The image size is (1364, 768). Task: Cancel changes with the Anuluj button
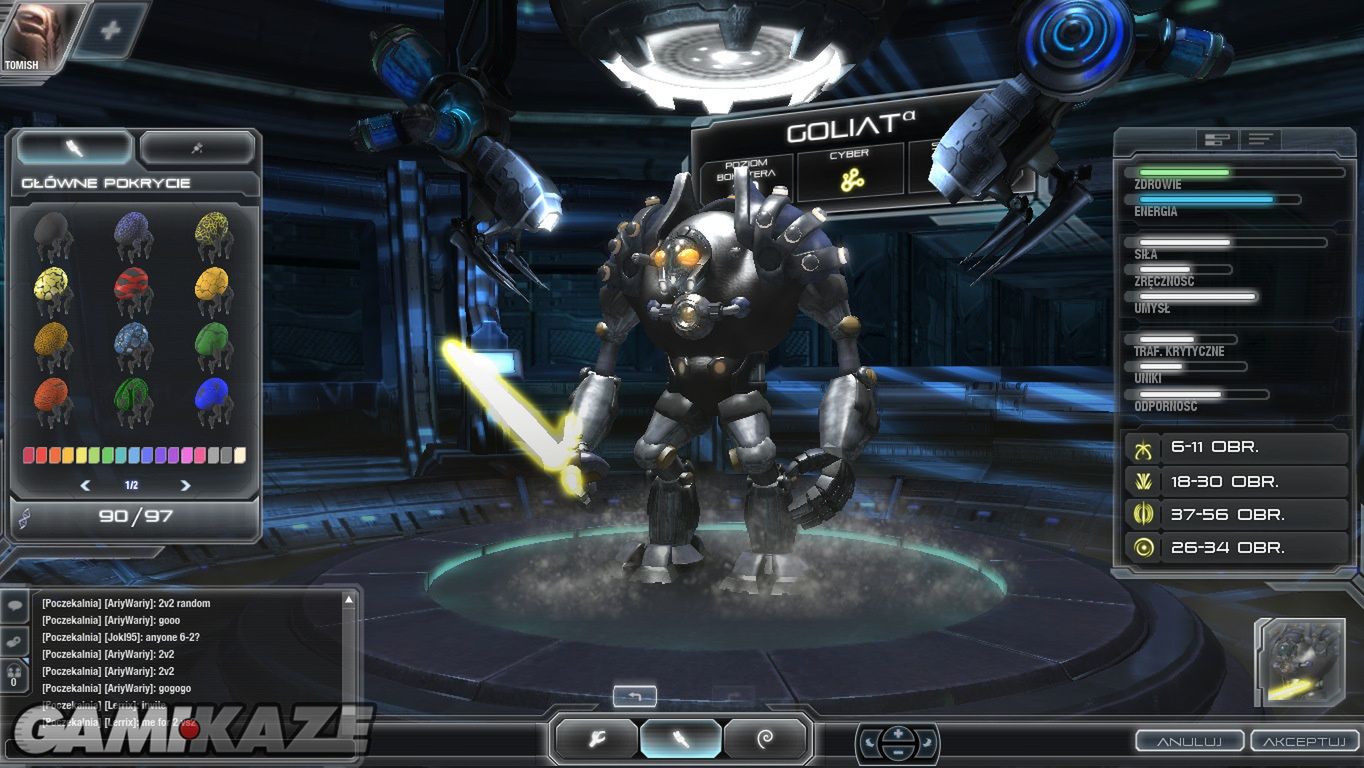[1189, 741]
